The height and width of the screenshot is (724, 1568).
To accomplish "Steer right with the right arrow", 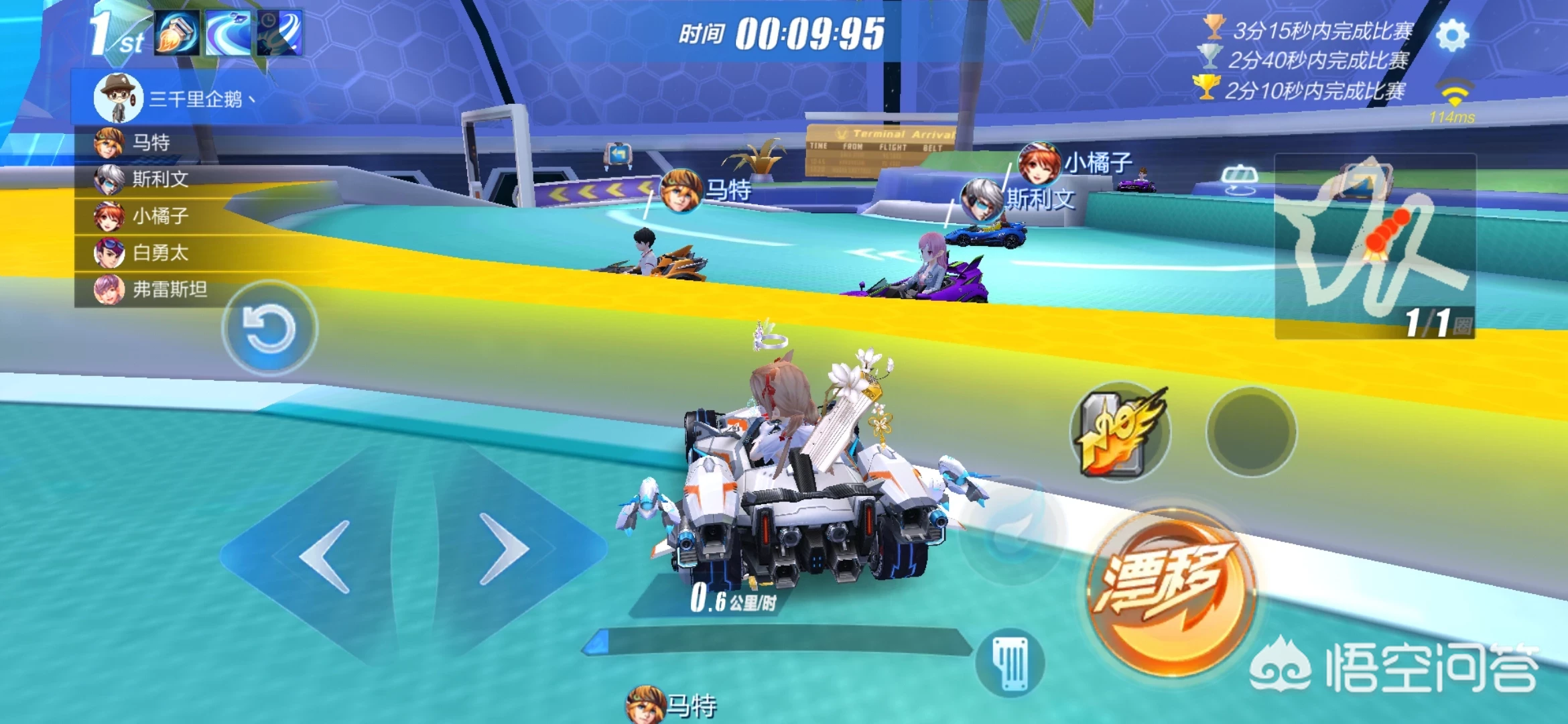I will [503, 549].
